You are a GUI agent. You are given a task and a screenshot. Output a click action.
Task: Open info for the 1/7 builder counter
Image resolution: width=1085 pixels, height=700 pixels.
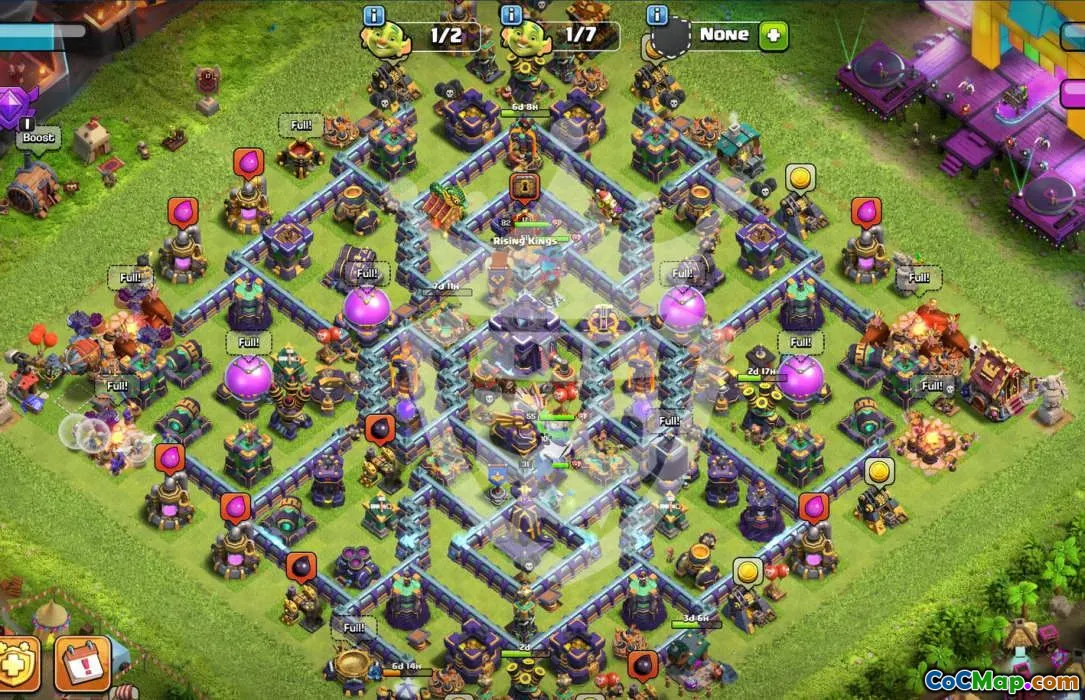(x=512, y=16)
